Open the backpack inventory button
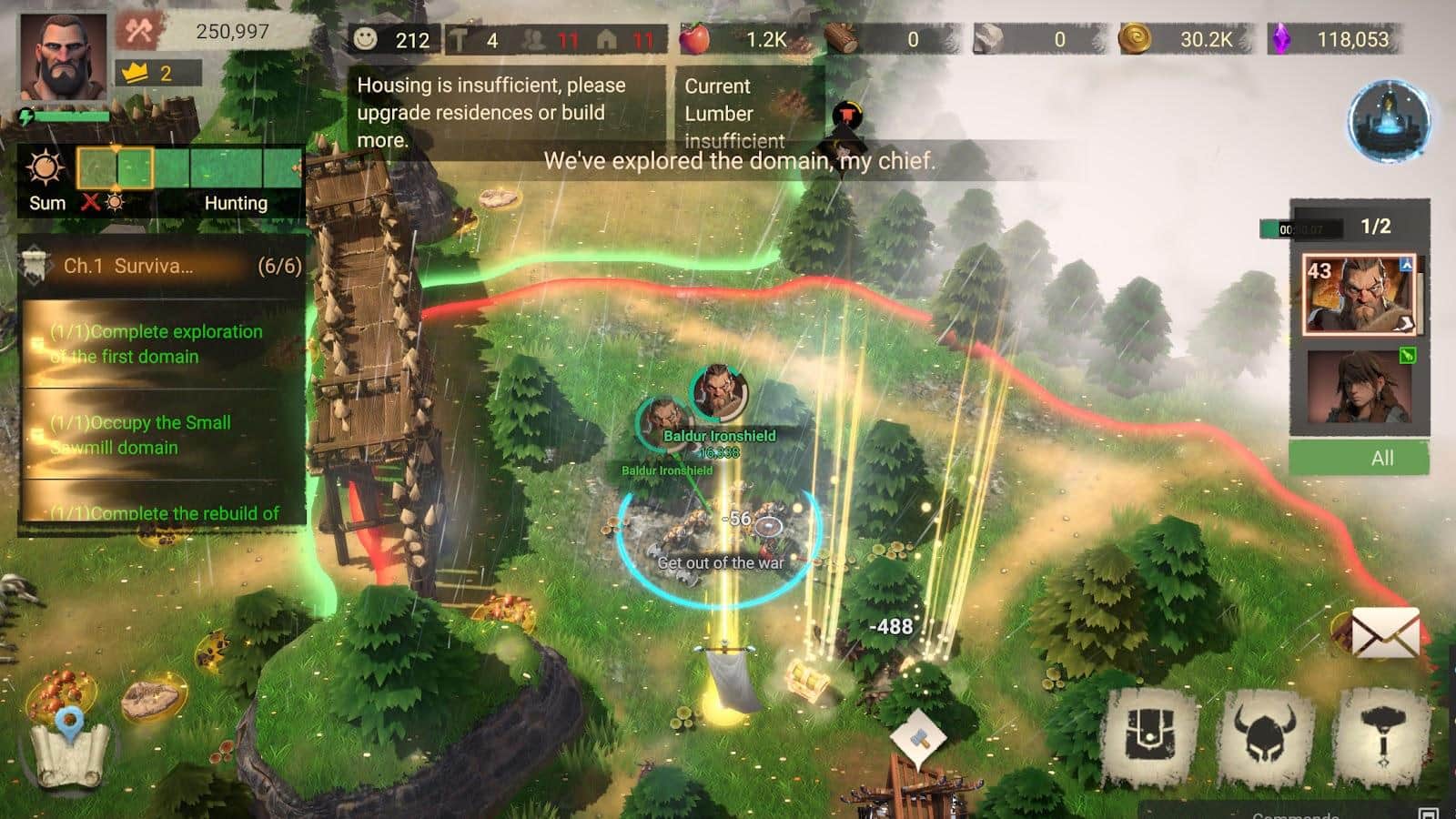This screenshot has width=1456, height=819. pos(1150,735)
